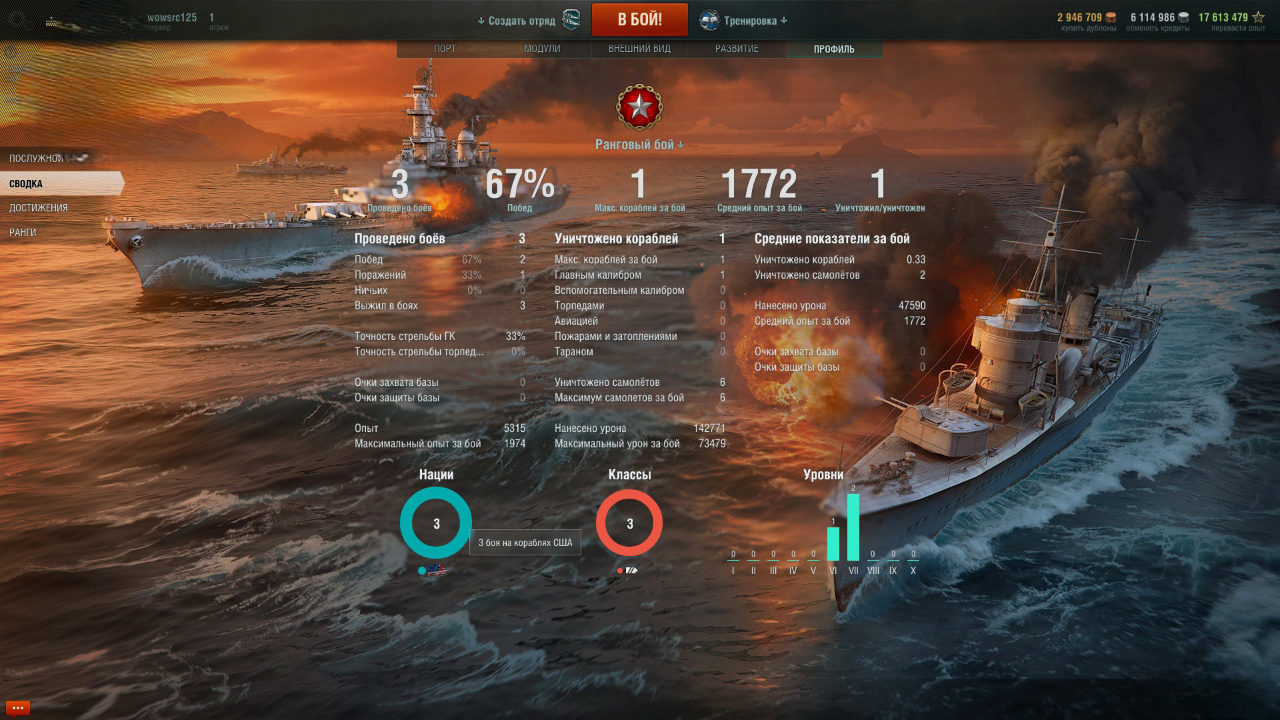
Task: Open the МОДУЛИ tab
Action: [542, 49]
